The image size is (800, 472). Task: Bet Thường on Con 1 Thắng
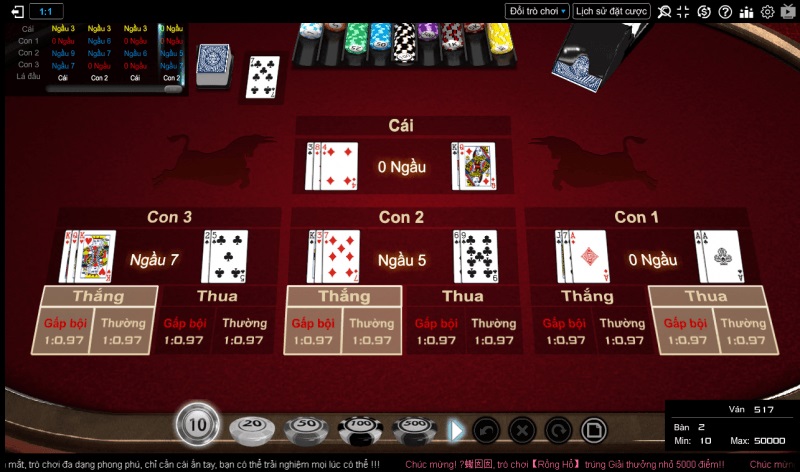coord(622,331)
